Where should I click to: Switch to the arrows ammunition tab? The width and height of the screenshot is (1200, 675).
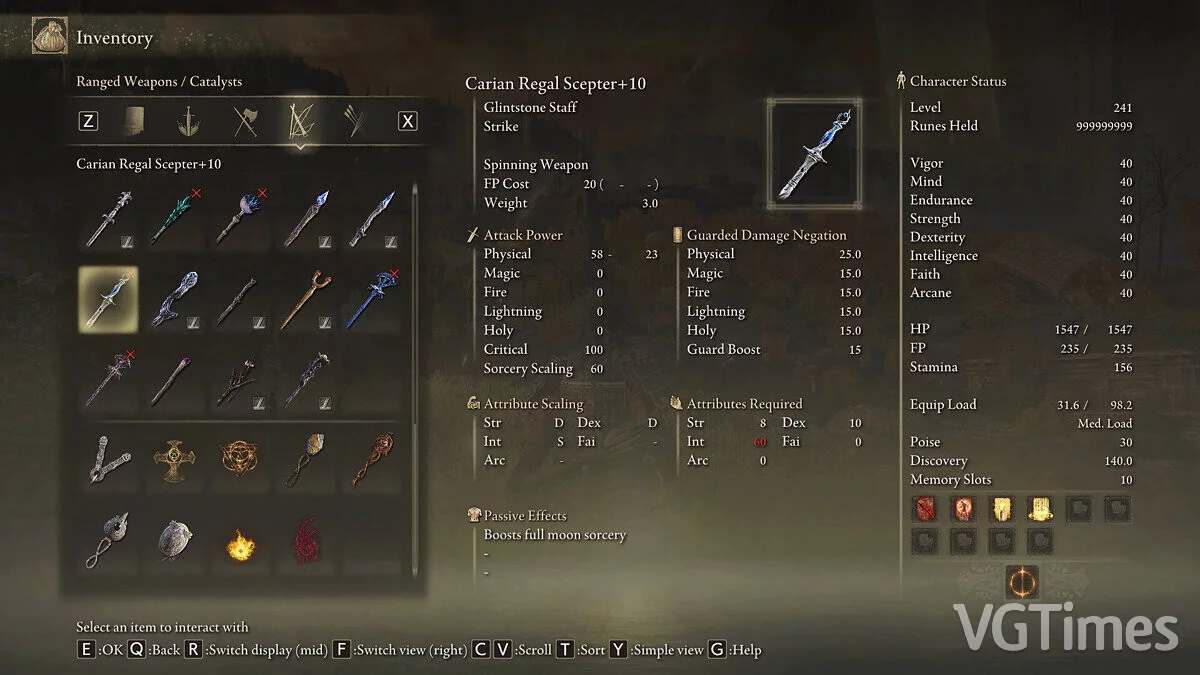pos(353,121)
